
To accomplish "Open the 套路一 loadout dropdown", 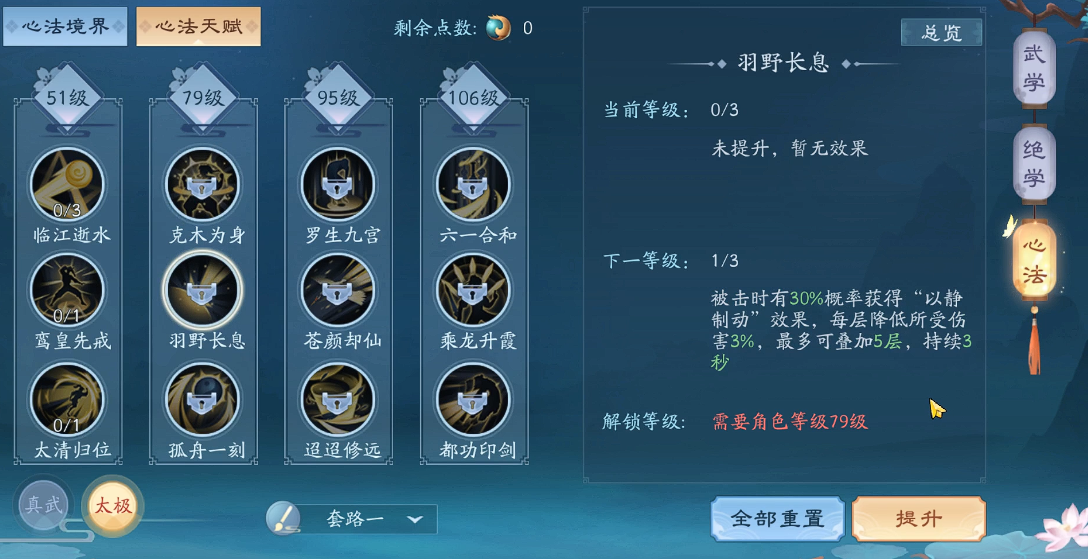I will click(352, 519).
